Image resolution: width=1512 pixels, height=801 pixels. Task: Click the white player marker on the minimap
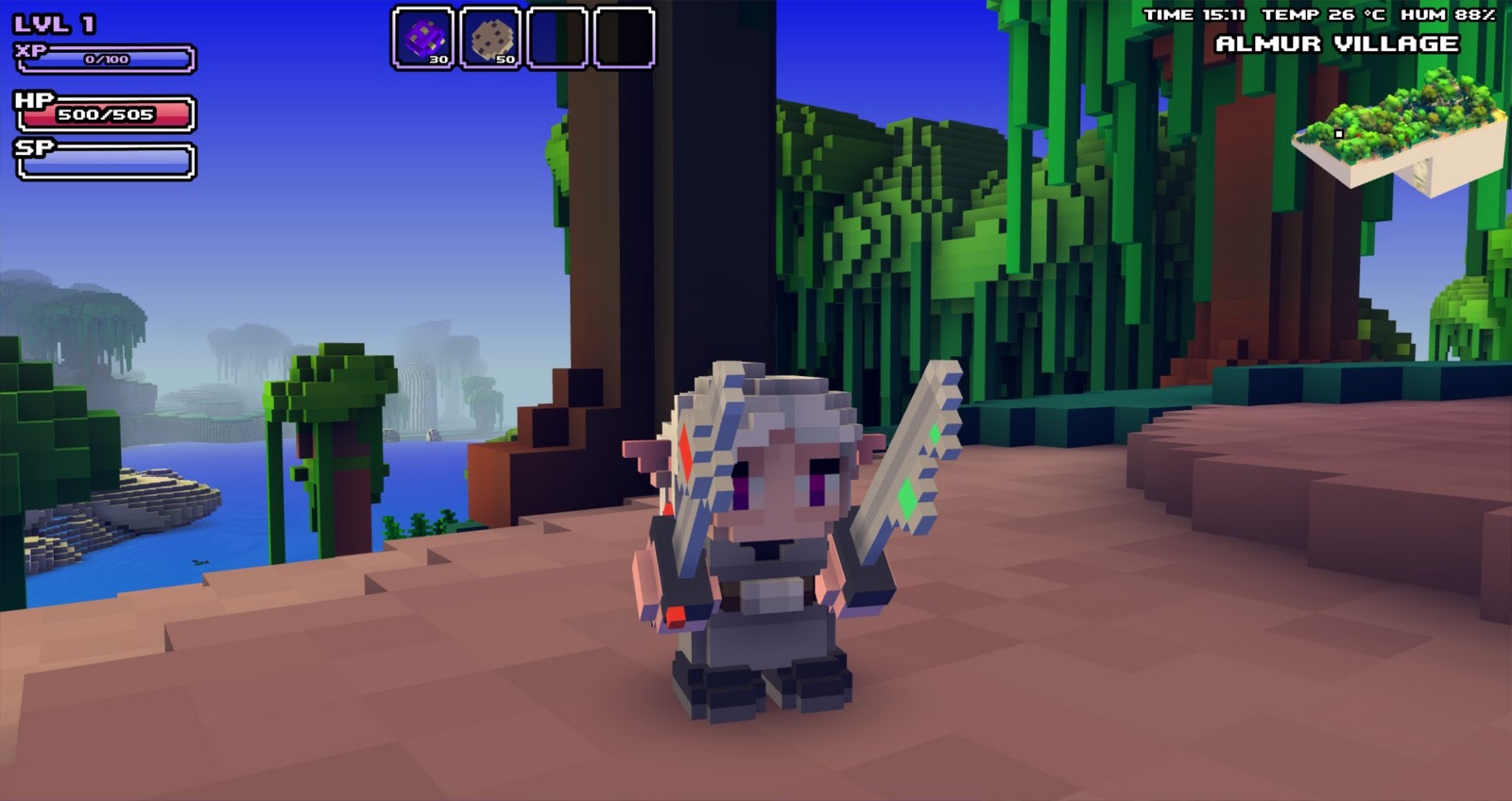coord(1338,135)
